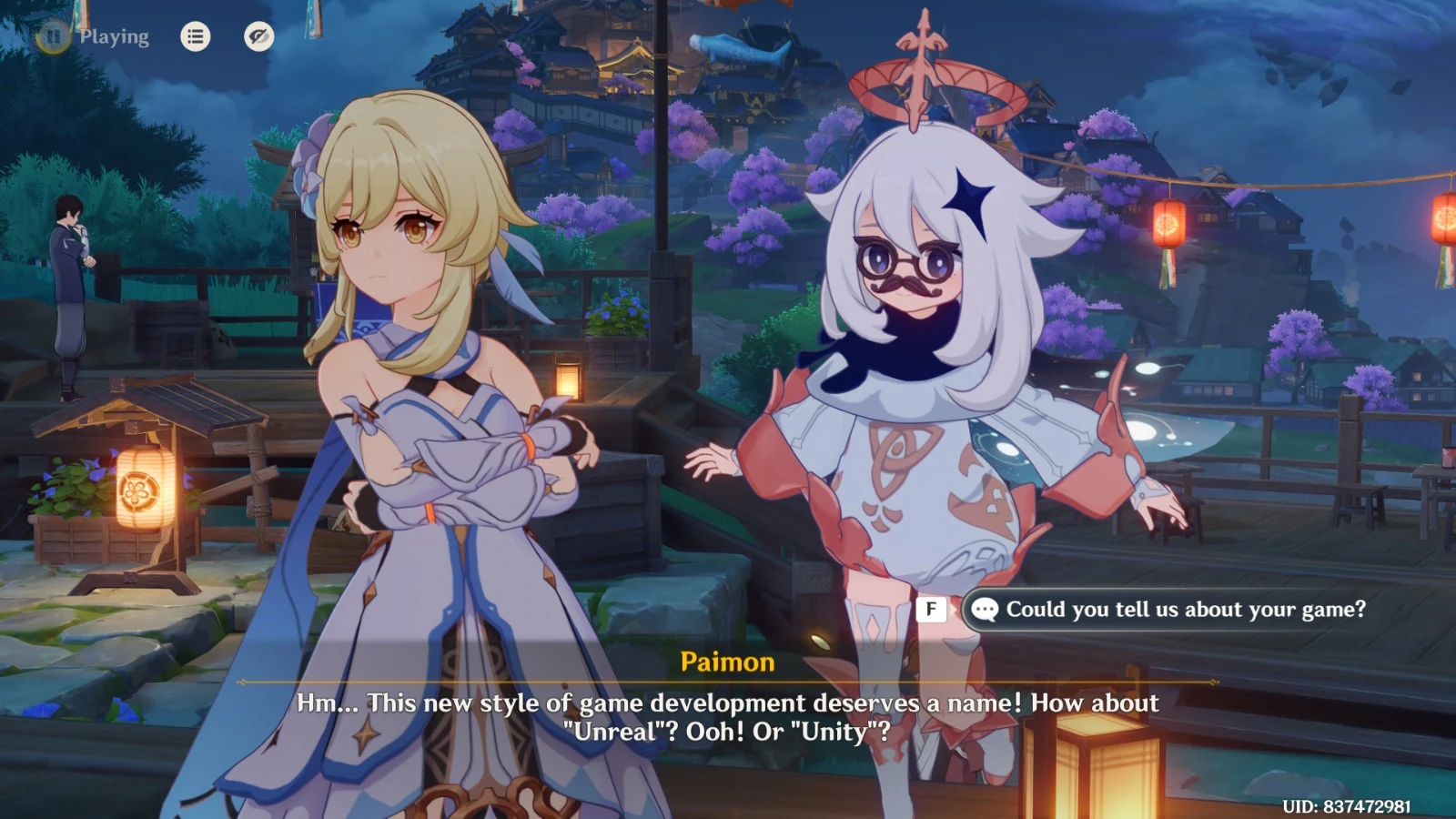
Task: Click the small arrow beside the F prompt
Action: pos(955,610)
